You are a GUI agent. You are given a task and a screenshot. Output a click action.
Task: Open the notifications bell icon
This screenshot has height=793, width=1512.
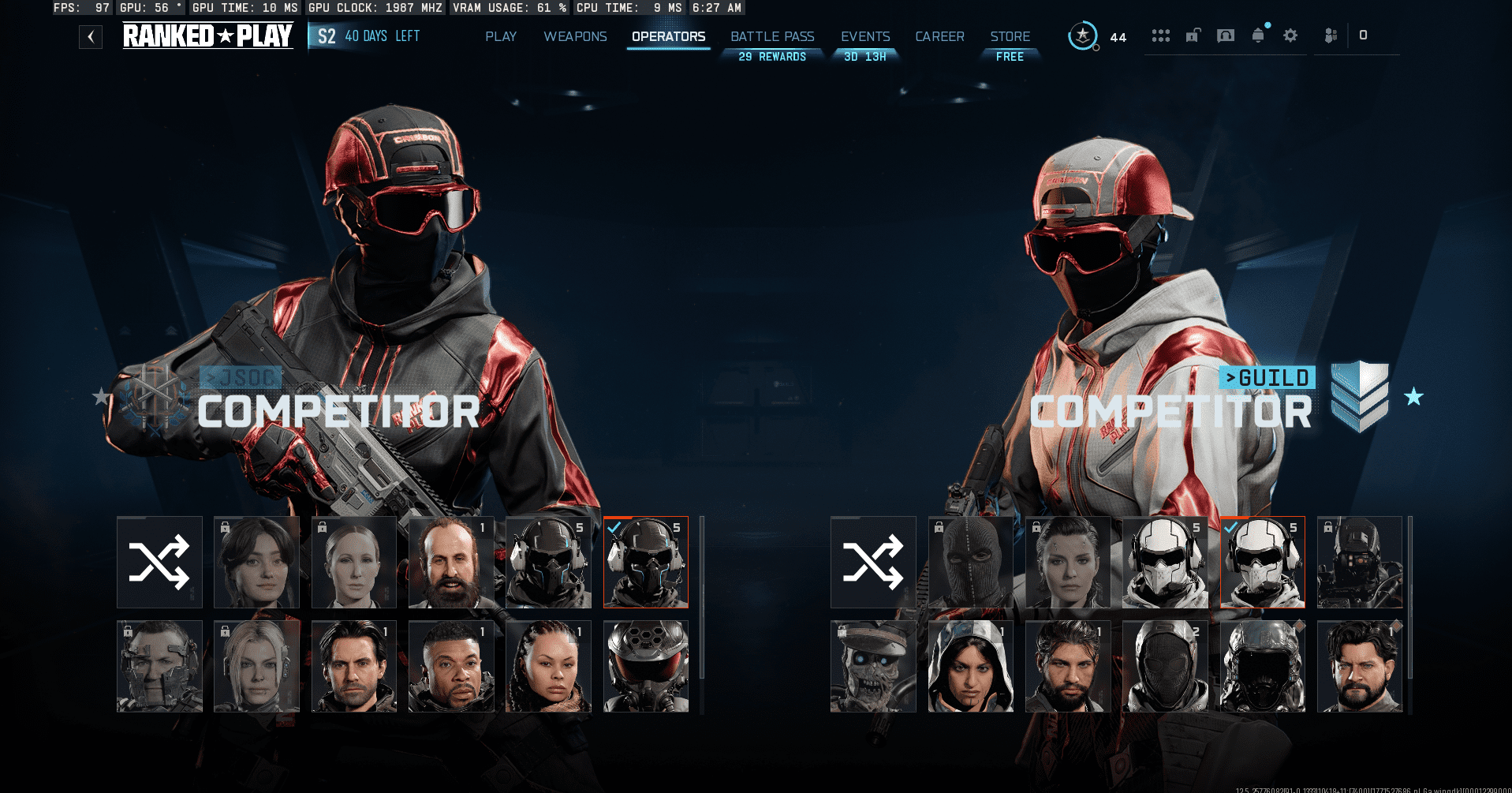click(1257, 36)
